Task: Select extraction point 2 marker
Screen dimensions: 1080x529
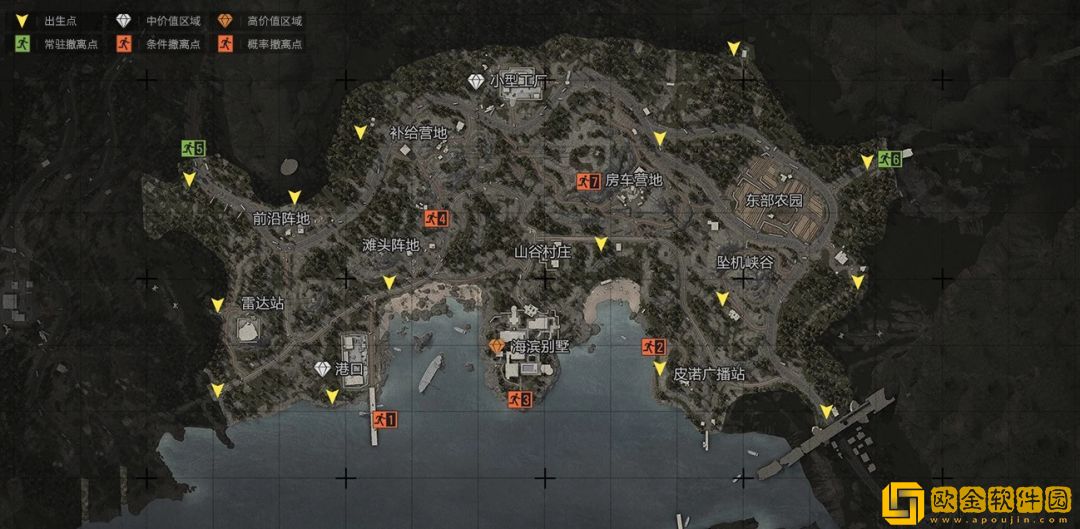Action: [653, 347]
